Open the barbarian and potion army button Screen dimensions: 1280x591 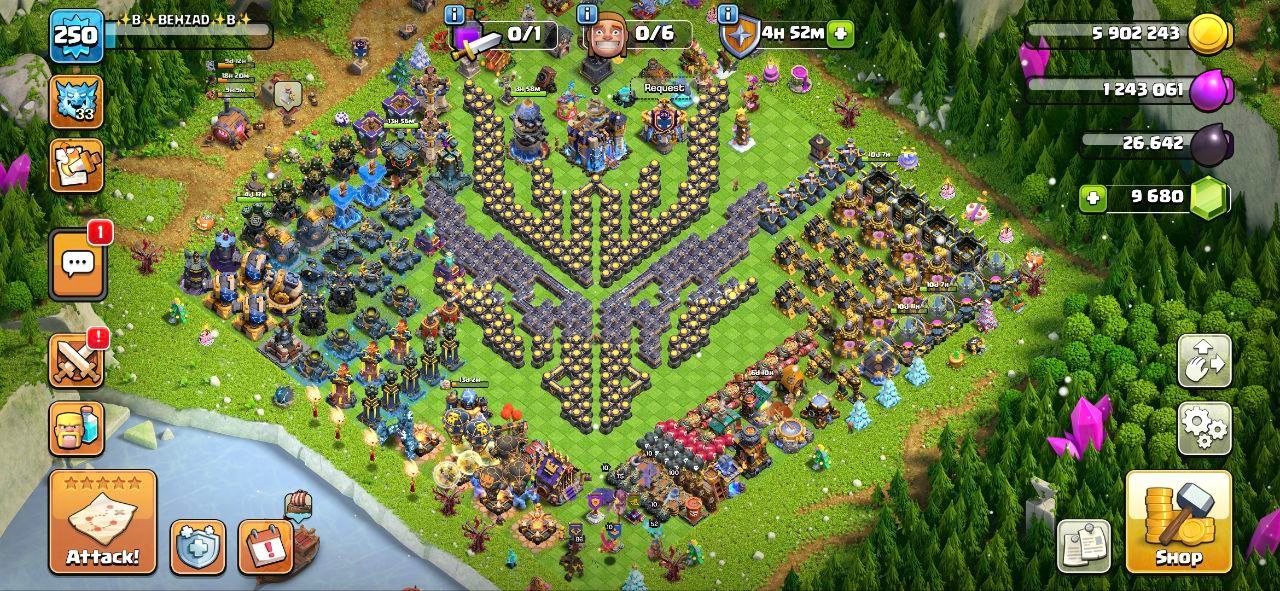tap(77, 429)
